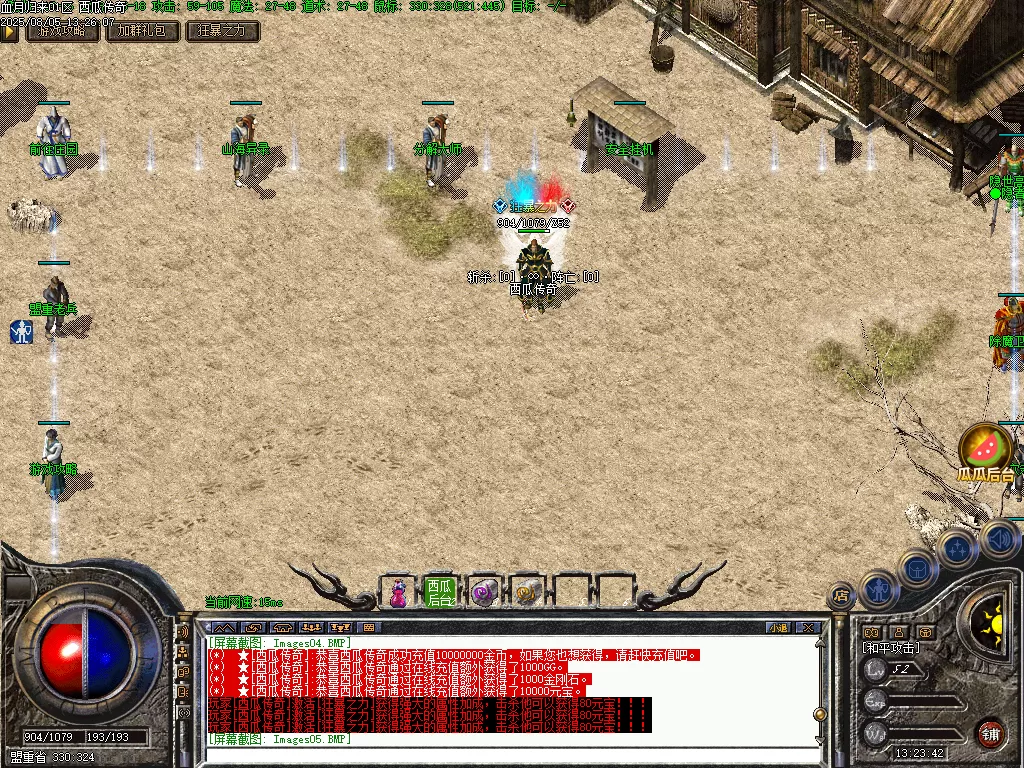Activate the 狂暴之力 button

223,31
